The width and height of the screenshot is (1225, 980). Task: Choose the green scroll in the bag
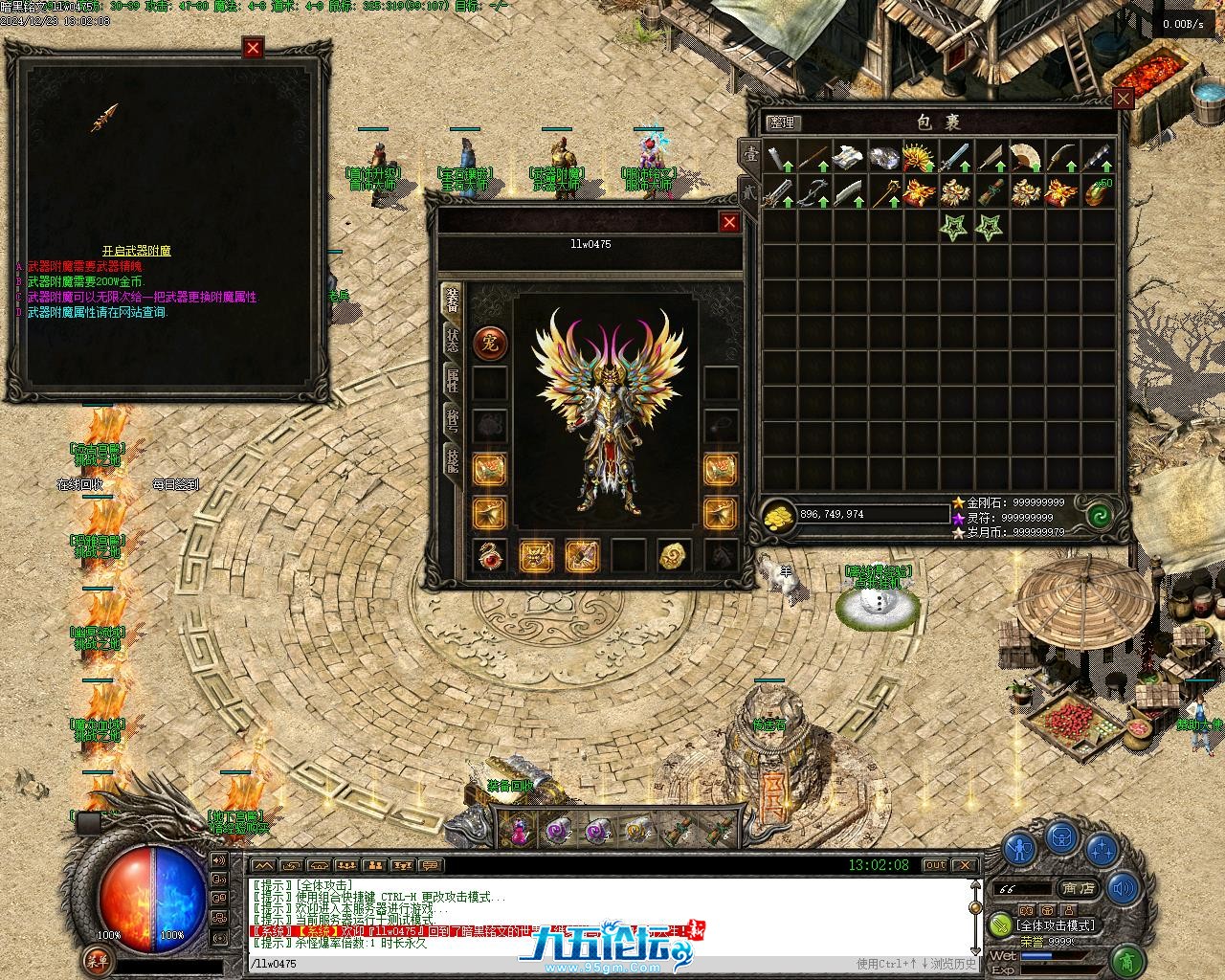(991, 192)
